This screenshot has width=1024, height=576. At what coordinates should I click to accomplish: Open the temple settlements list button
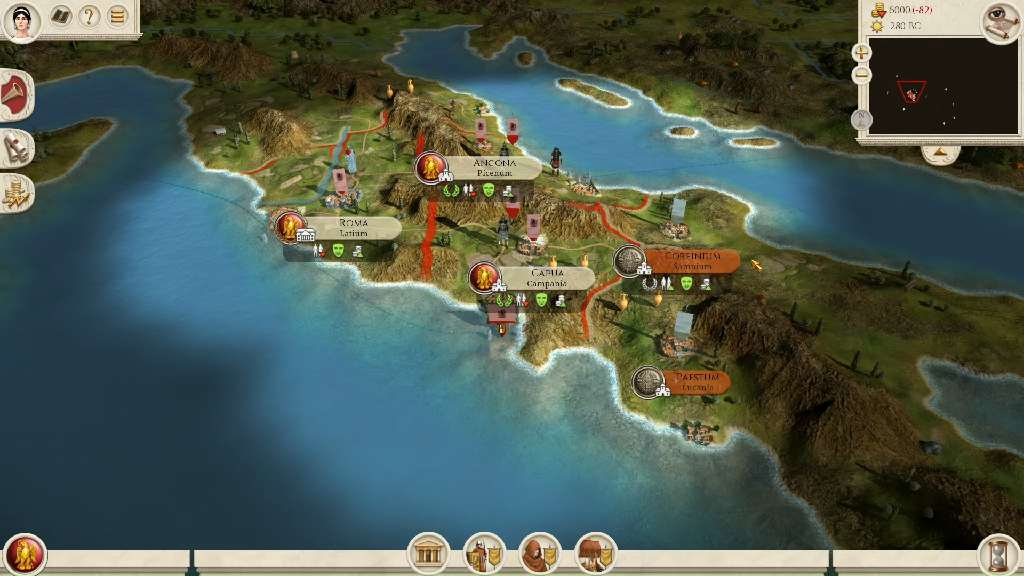(x=428, y=552)
